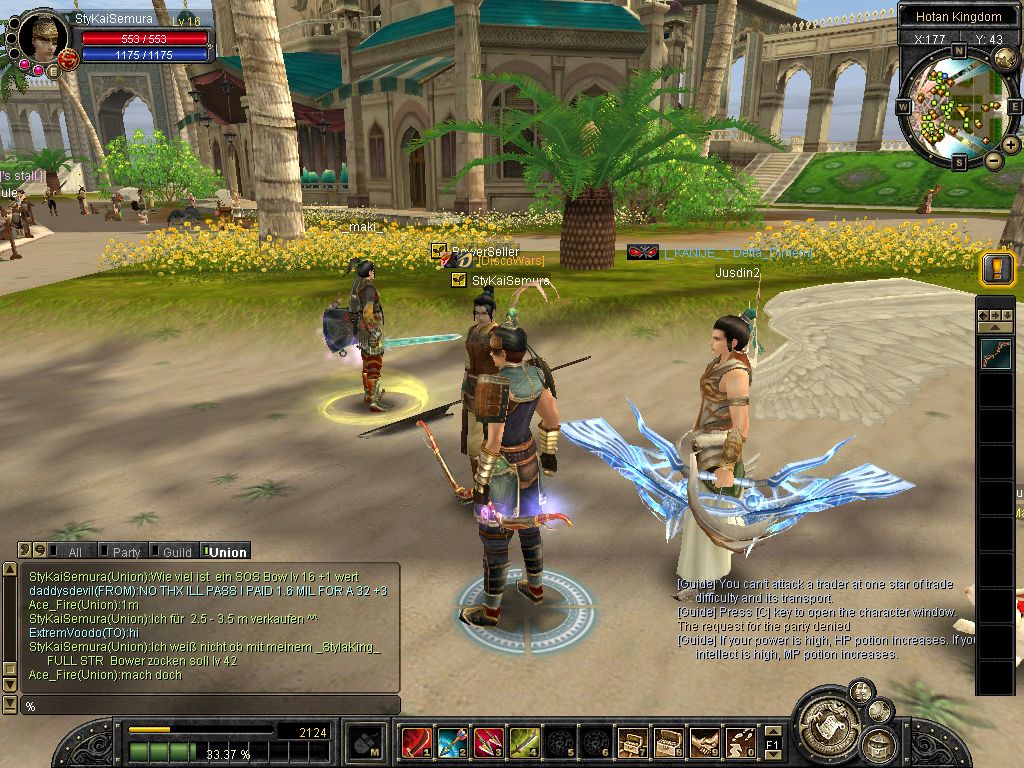1024x768 pixels.
Task: Click the yellow exclamation alert button
Action: (x=997, y=268)
